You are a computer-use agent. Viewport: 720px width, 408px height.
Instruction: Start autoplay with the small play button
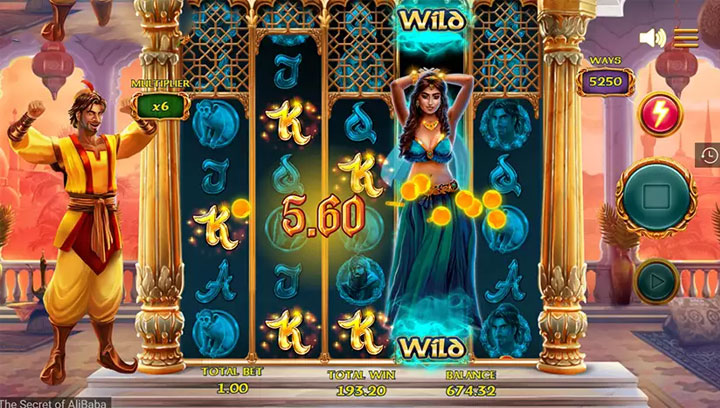(656, 281)
